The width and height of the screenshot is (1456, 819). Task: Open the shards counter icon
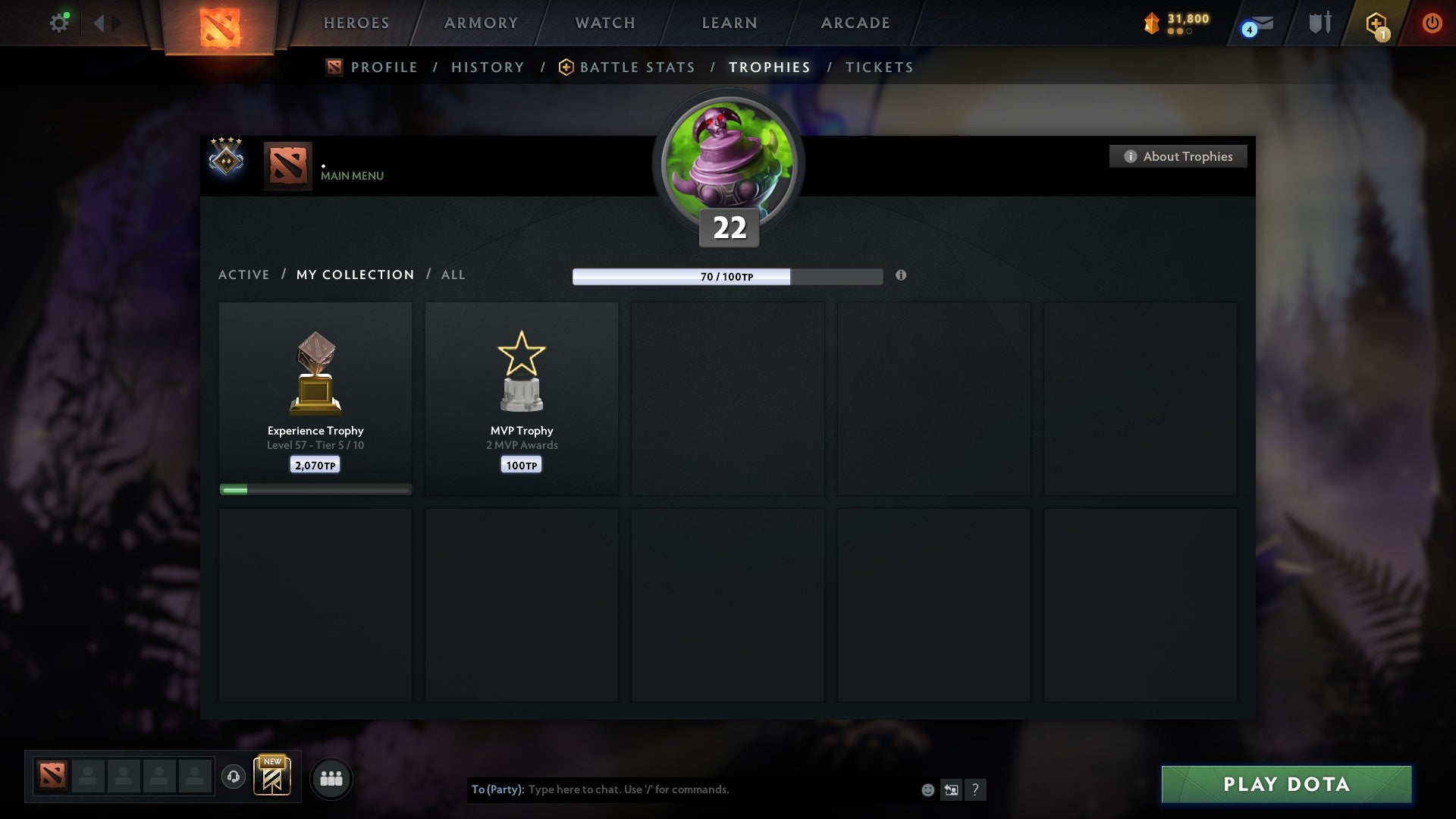coord(1152,23)
